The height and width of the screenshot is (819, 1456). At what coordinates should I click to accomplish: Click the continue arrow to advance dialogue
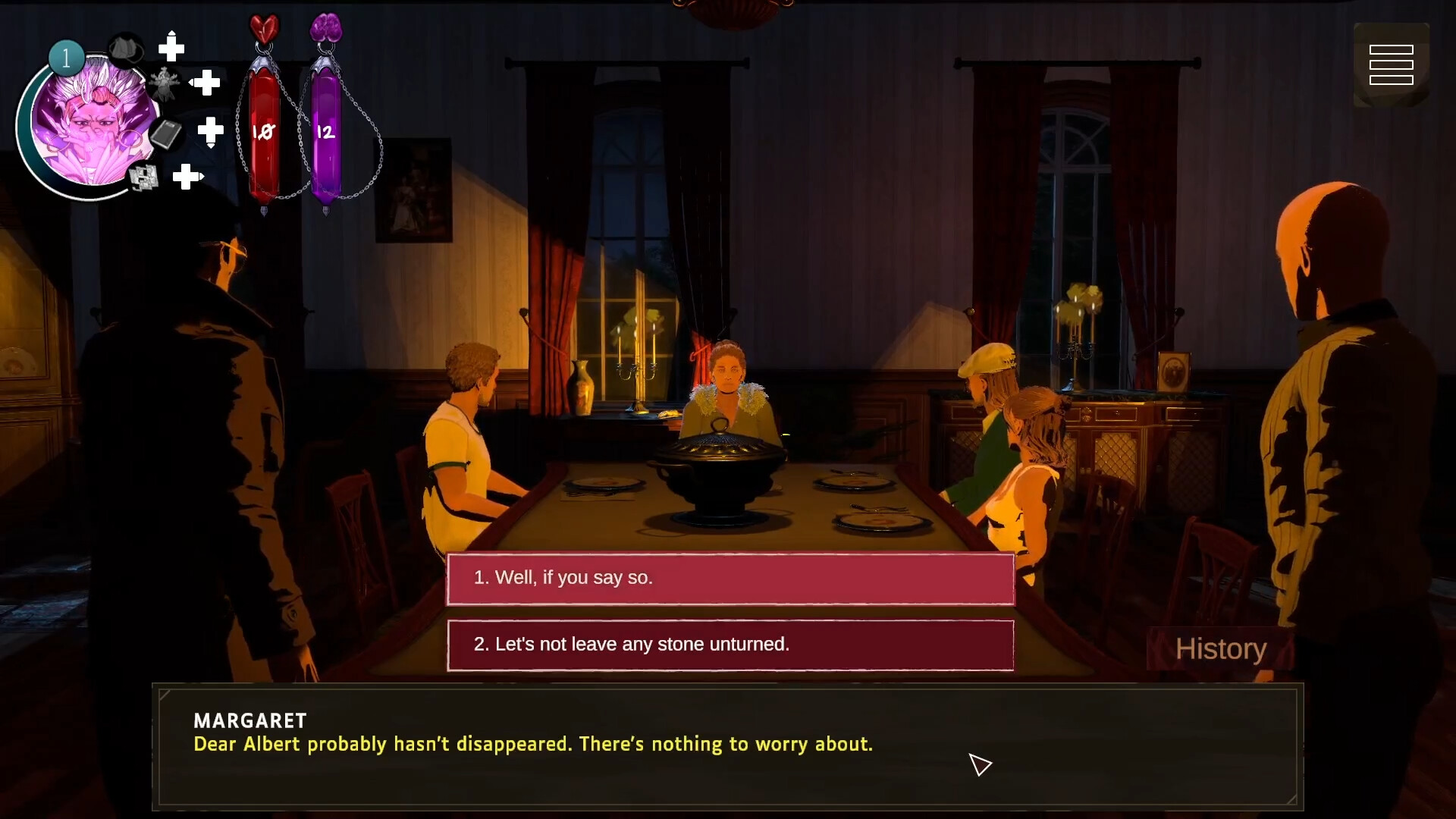(x=981, y=765)
